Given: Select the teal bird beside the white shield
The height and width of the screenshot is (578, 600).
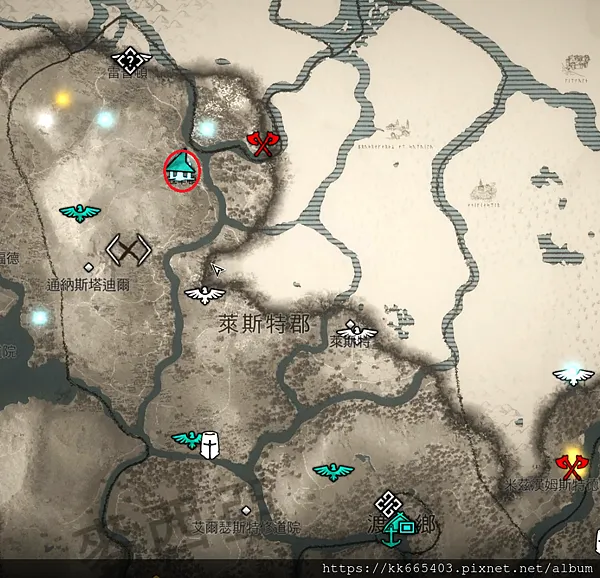Looking at the screenshot, I should pyautogui.click(x=186, y=439).
